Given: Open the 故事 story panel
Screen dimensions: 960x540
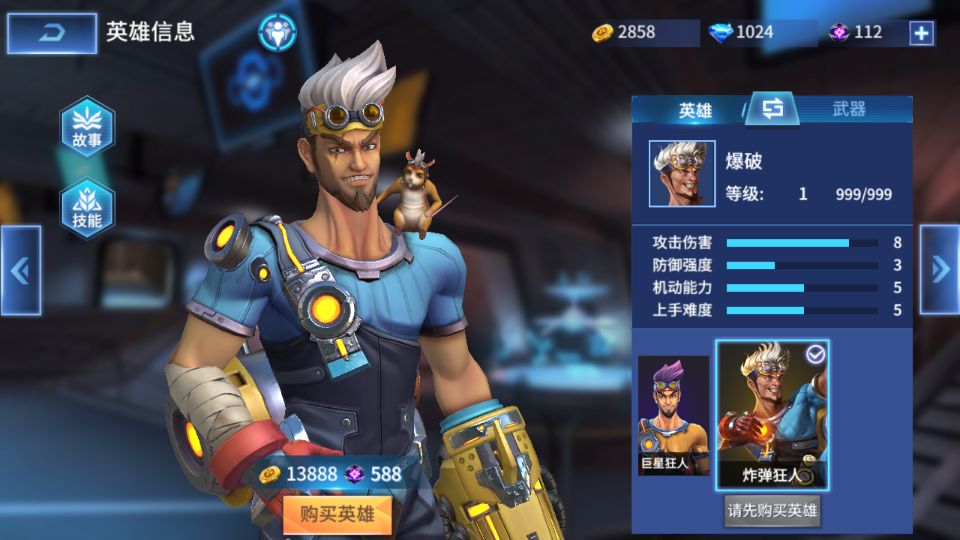Looking at the screenshot, I should (87, 128).
